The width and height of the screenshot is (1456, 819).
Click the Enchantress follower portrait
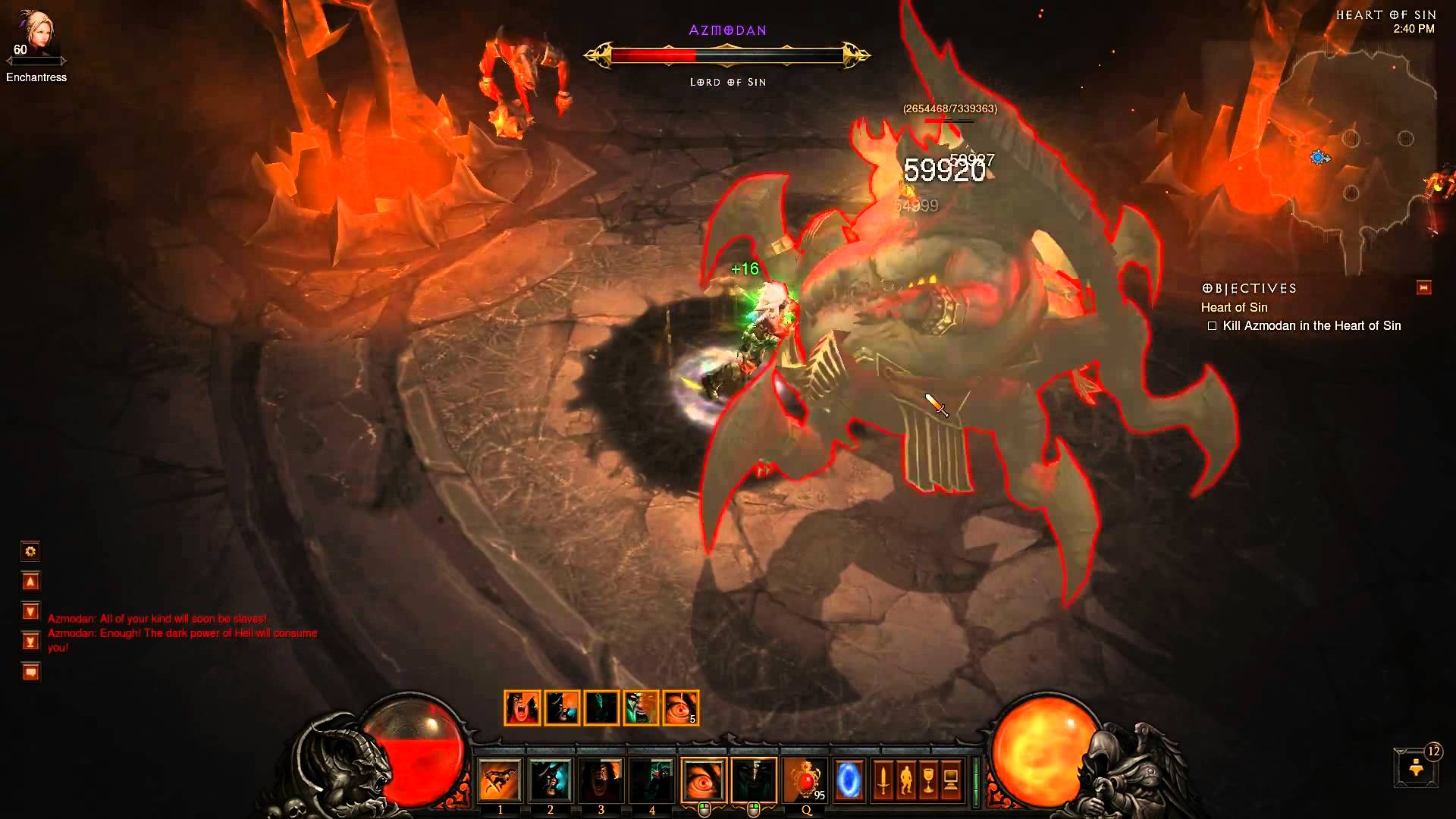36,34
